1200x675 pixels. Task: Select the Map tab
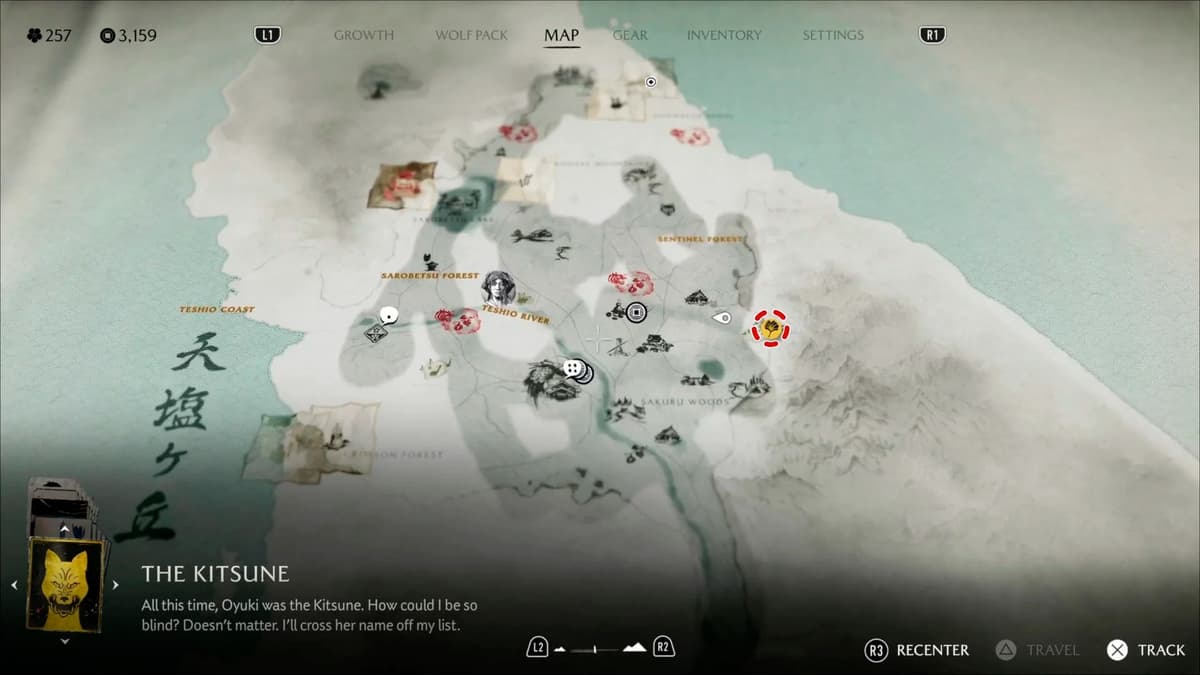[561, 35]
